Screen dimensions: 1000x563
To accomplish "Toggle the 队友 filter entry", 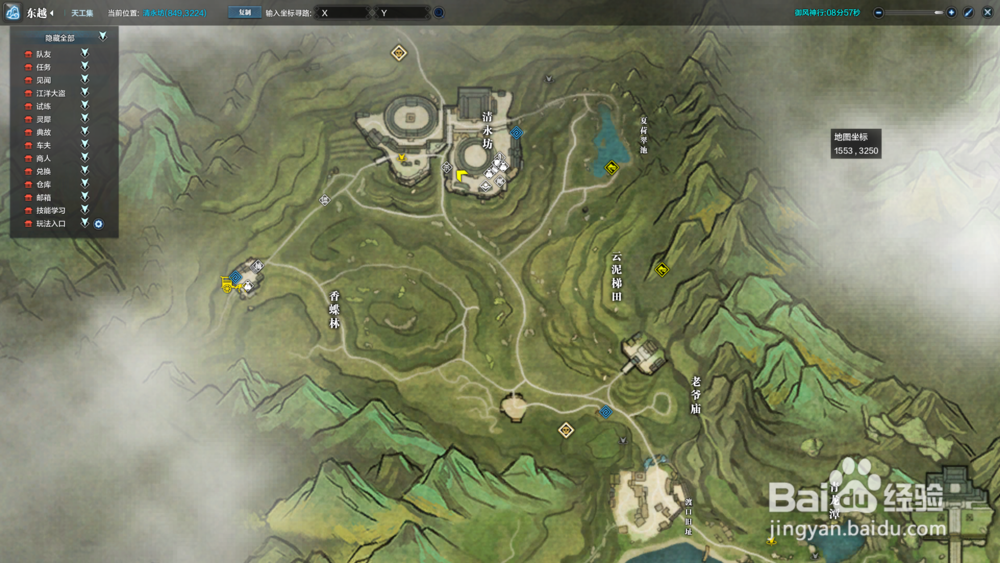I will pyautogui.click(x=43, y=53).
